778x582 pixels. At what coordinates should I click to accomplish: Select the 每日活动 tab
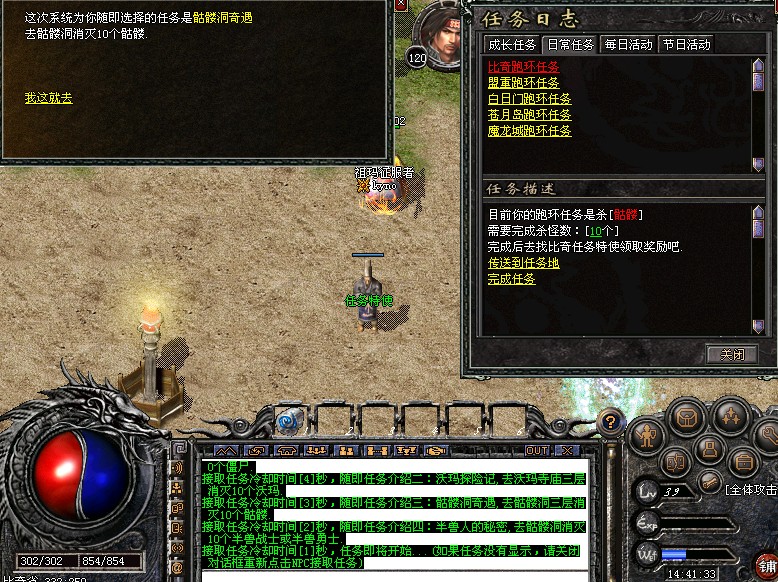627,44
